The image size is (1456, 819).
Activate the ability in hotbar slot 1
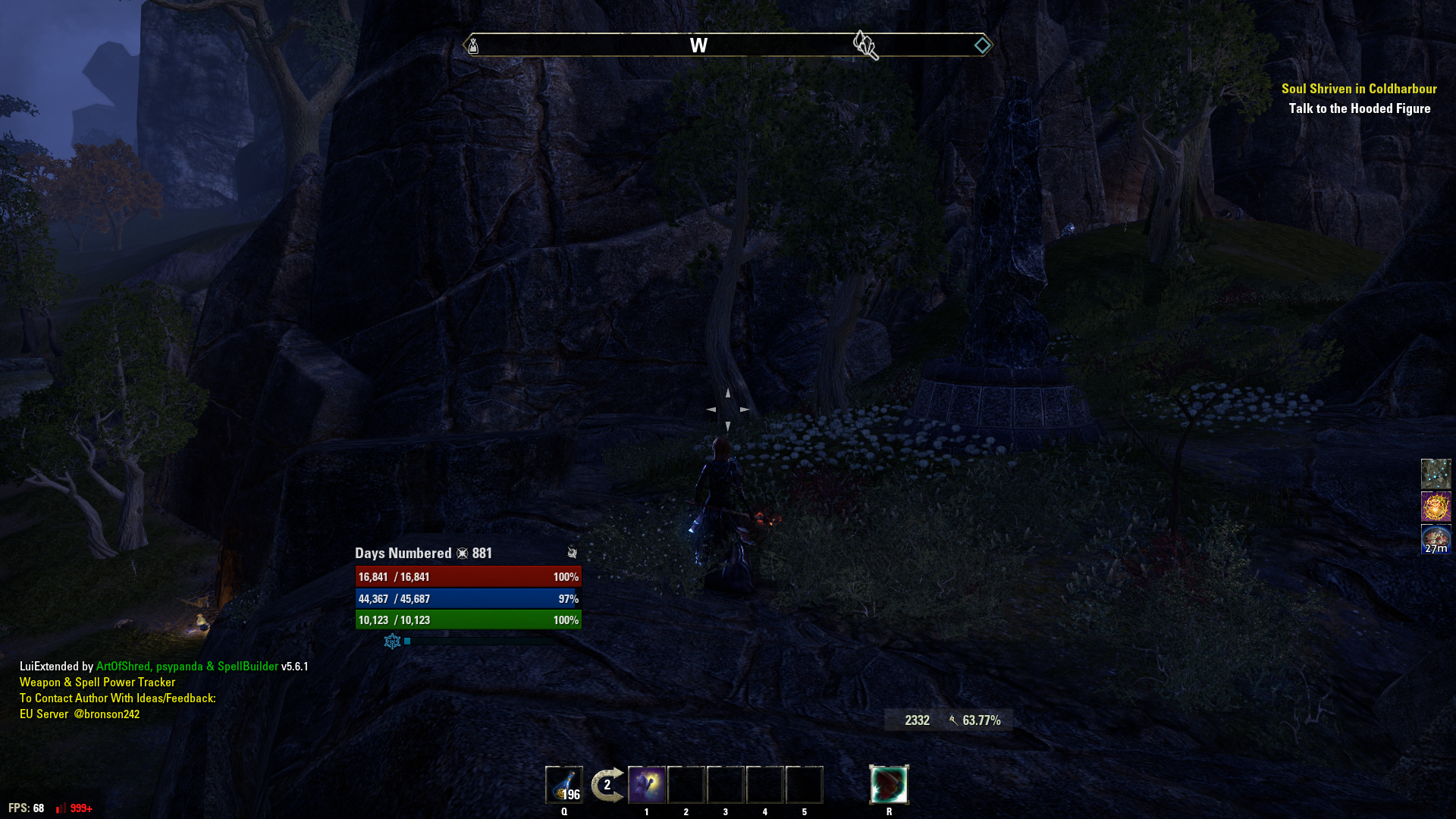point(647,784)
